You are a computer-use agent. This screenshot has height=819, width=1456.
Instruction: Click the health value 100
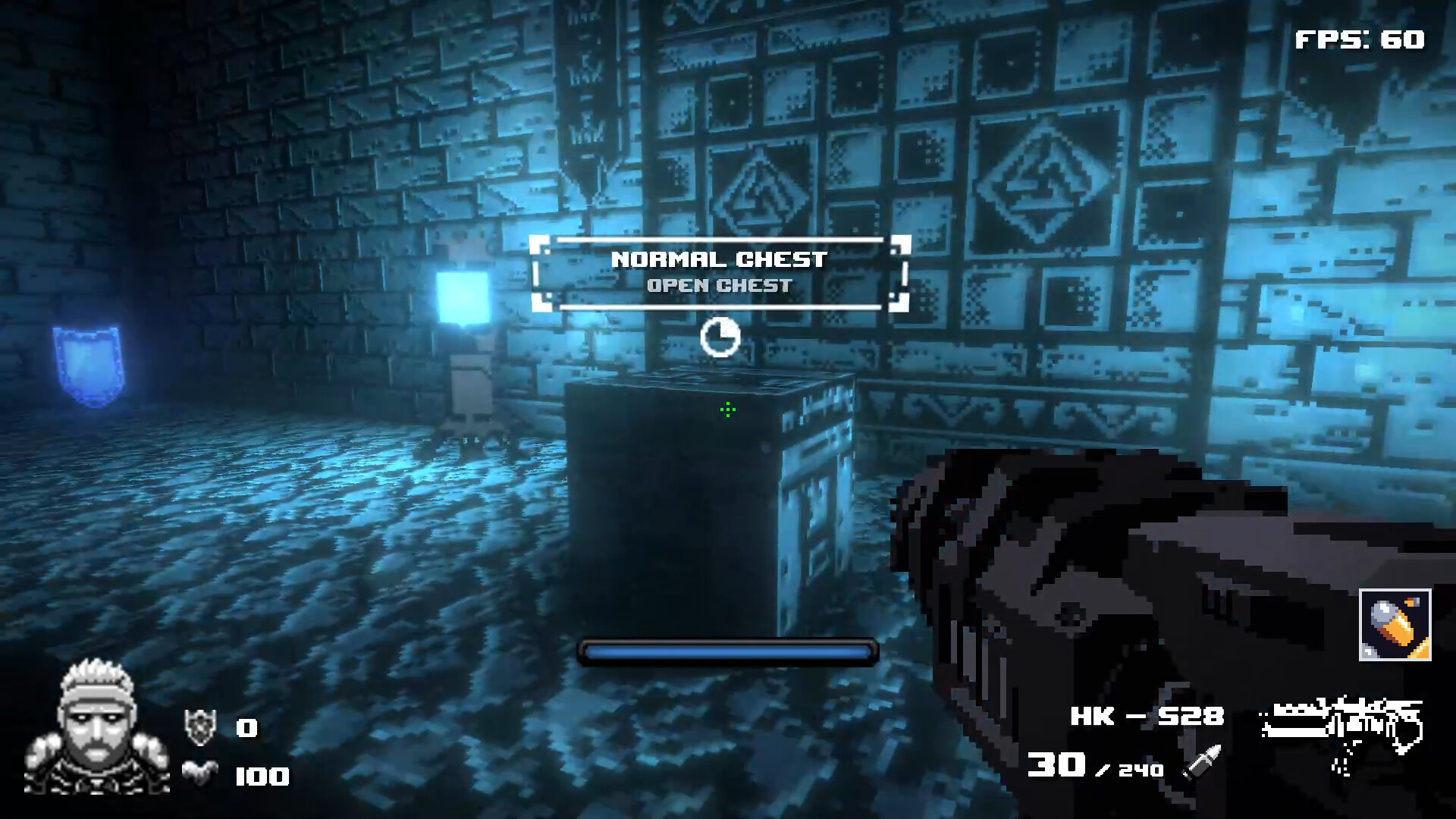click(x=262, y=776)
